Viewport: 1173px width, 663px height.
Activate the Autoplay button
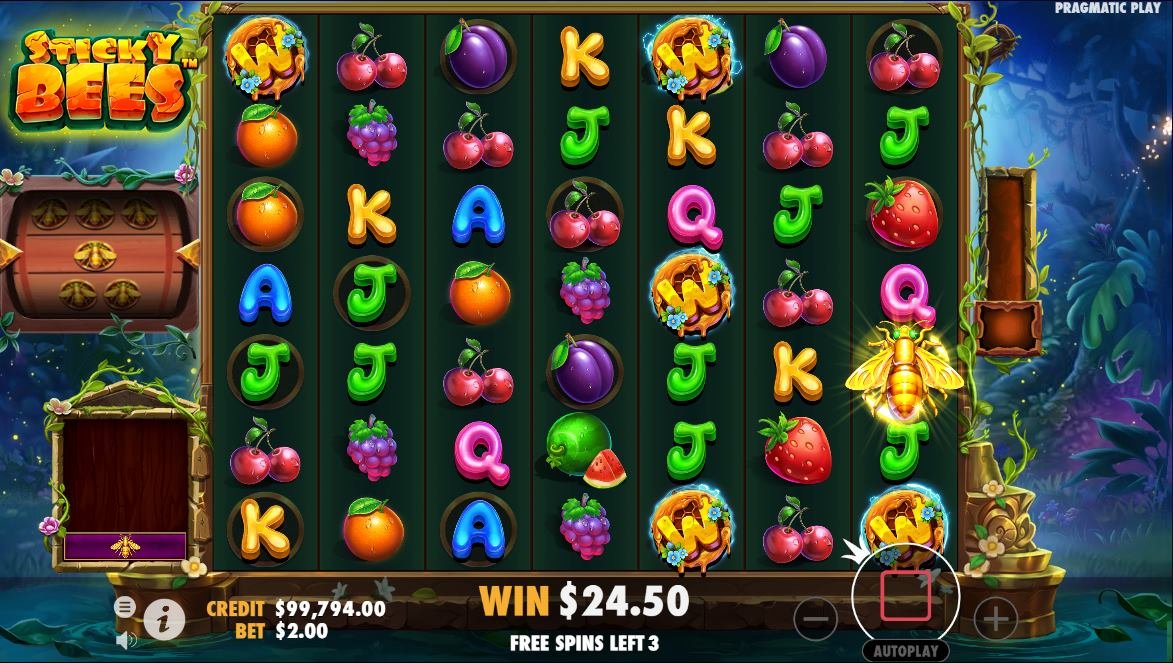pyautogui.click(x=905, y=651)
